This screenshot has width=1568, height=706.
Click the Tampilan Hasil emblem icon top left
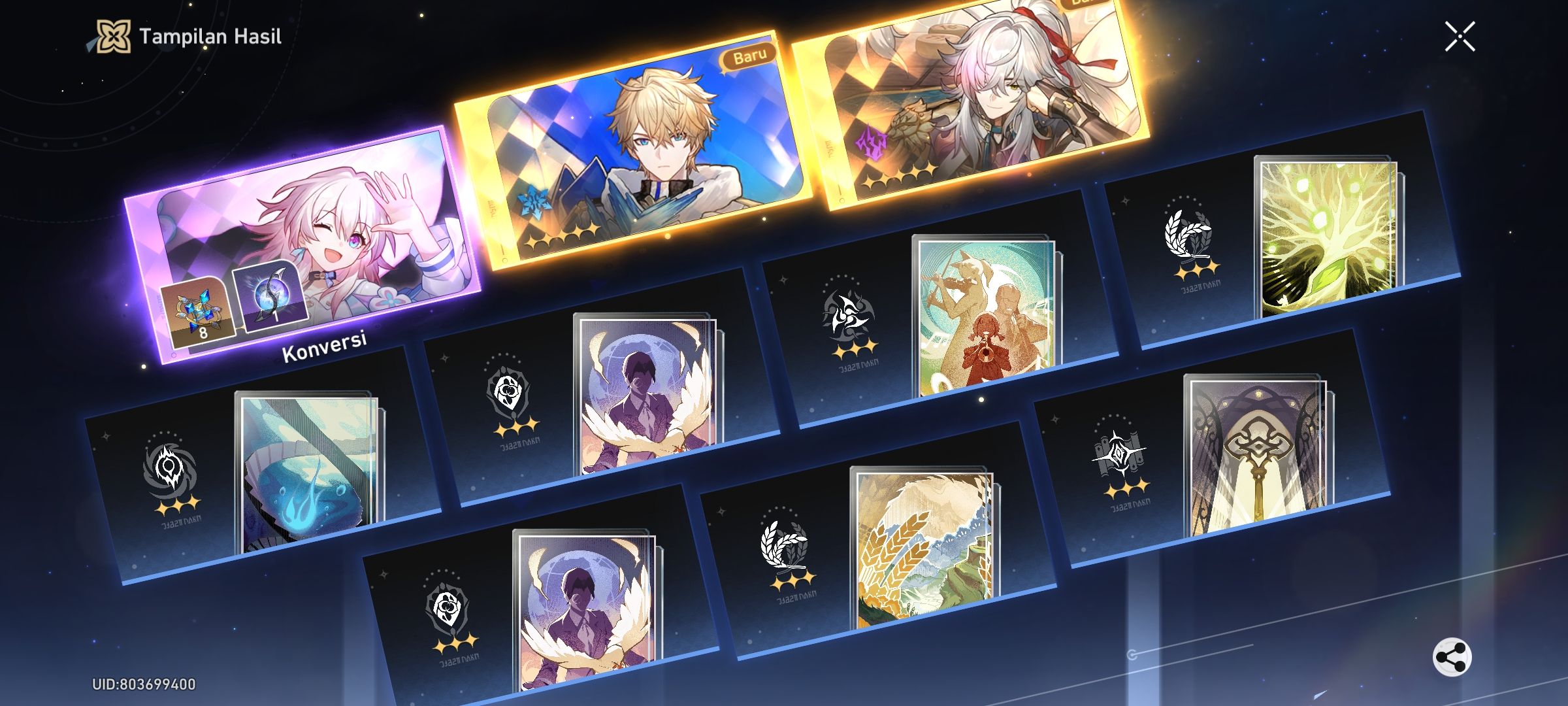114,37
